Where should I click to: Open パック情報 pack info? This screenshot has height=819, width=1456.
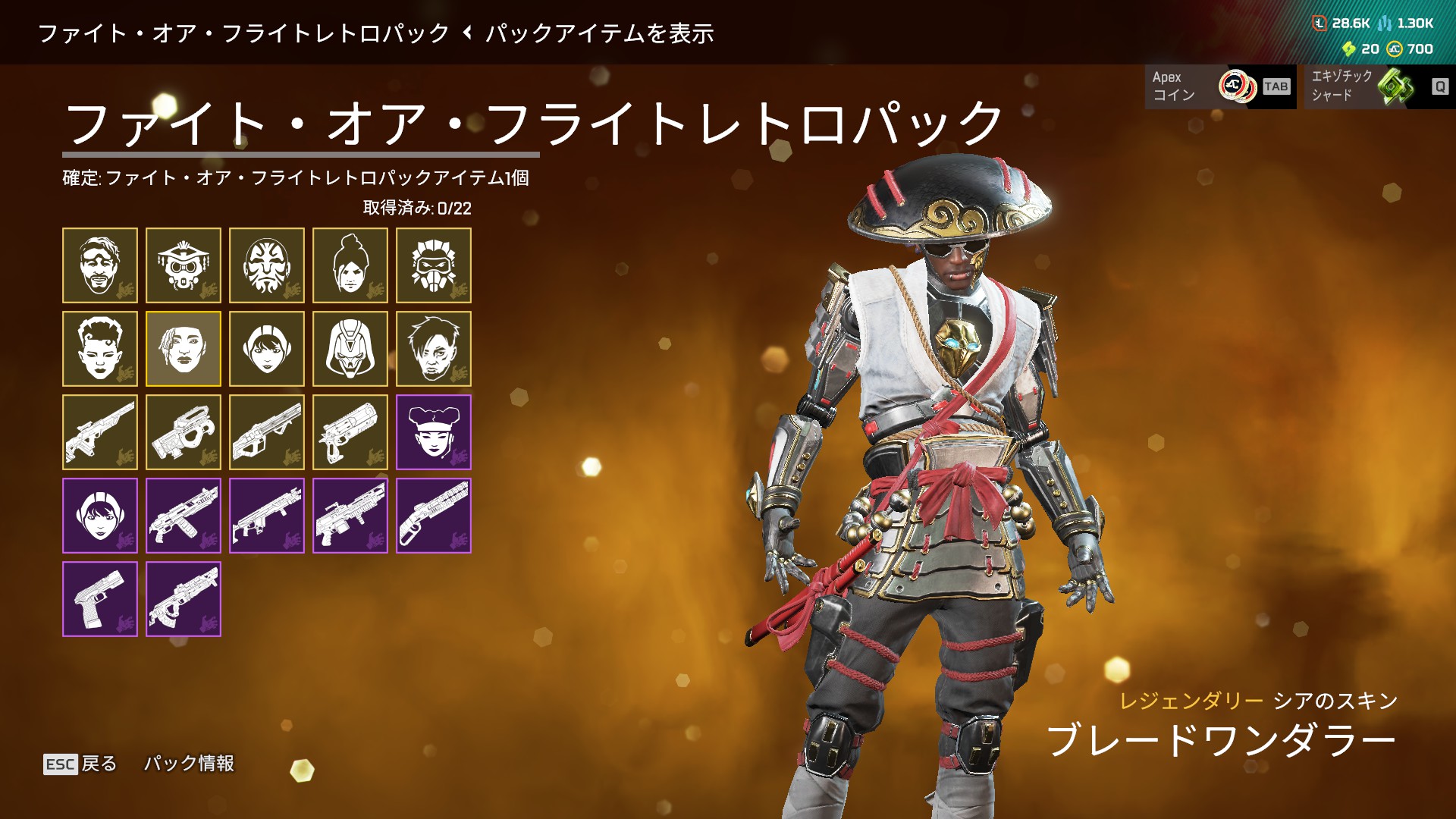tap(190, 764)
